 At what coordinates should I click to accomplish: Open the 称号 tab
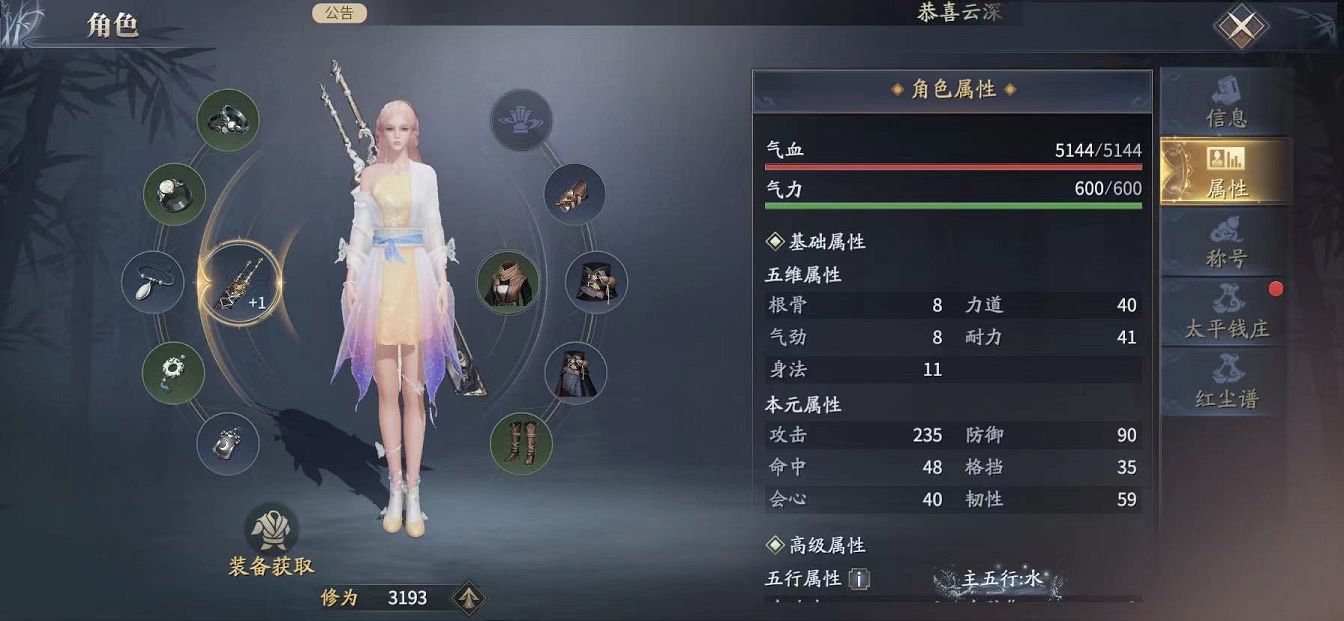[x=1225, y=243]
